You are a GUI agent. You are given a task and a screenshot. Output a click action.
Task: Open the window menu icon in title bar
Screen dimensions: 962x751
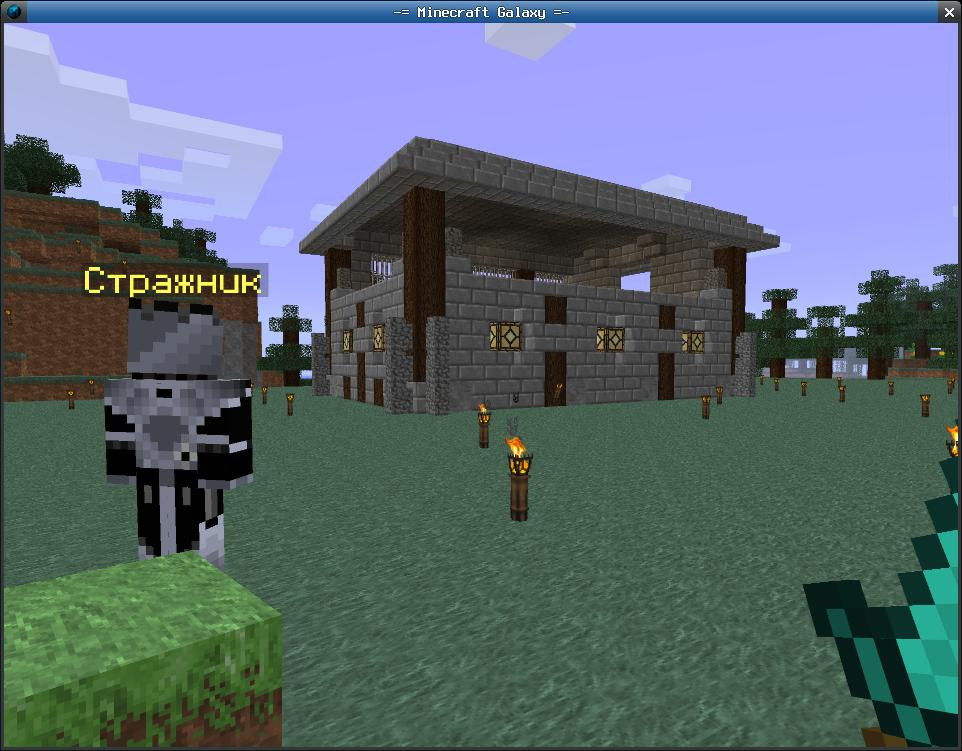click(x=12, y=12)
